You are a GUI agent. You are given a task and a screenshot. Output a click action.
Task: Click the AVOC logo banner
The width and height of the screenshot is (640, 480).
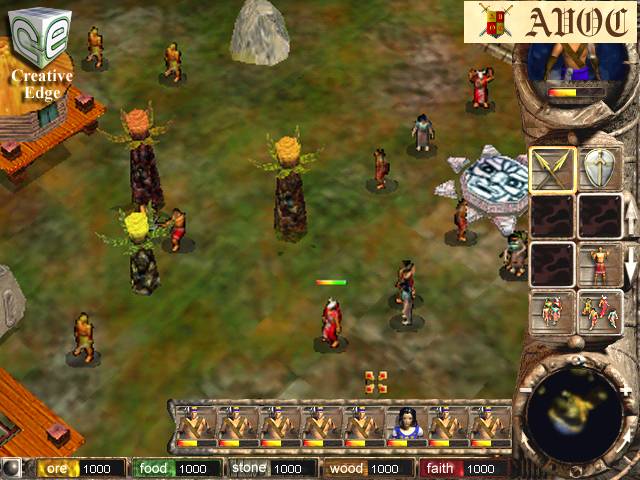coord(551,21)
